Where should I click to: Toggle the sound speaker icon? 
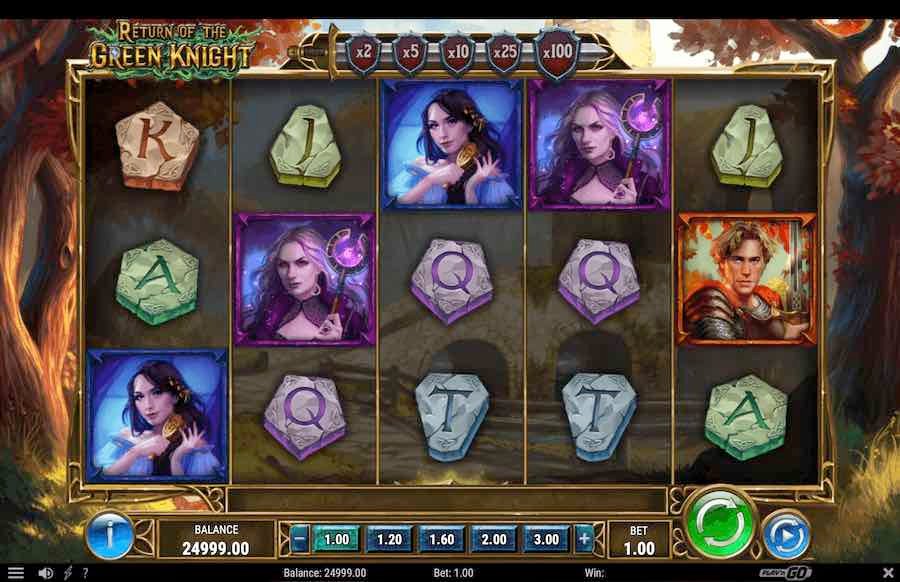pyautogui.click(x=45, y=574)
